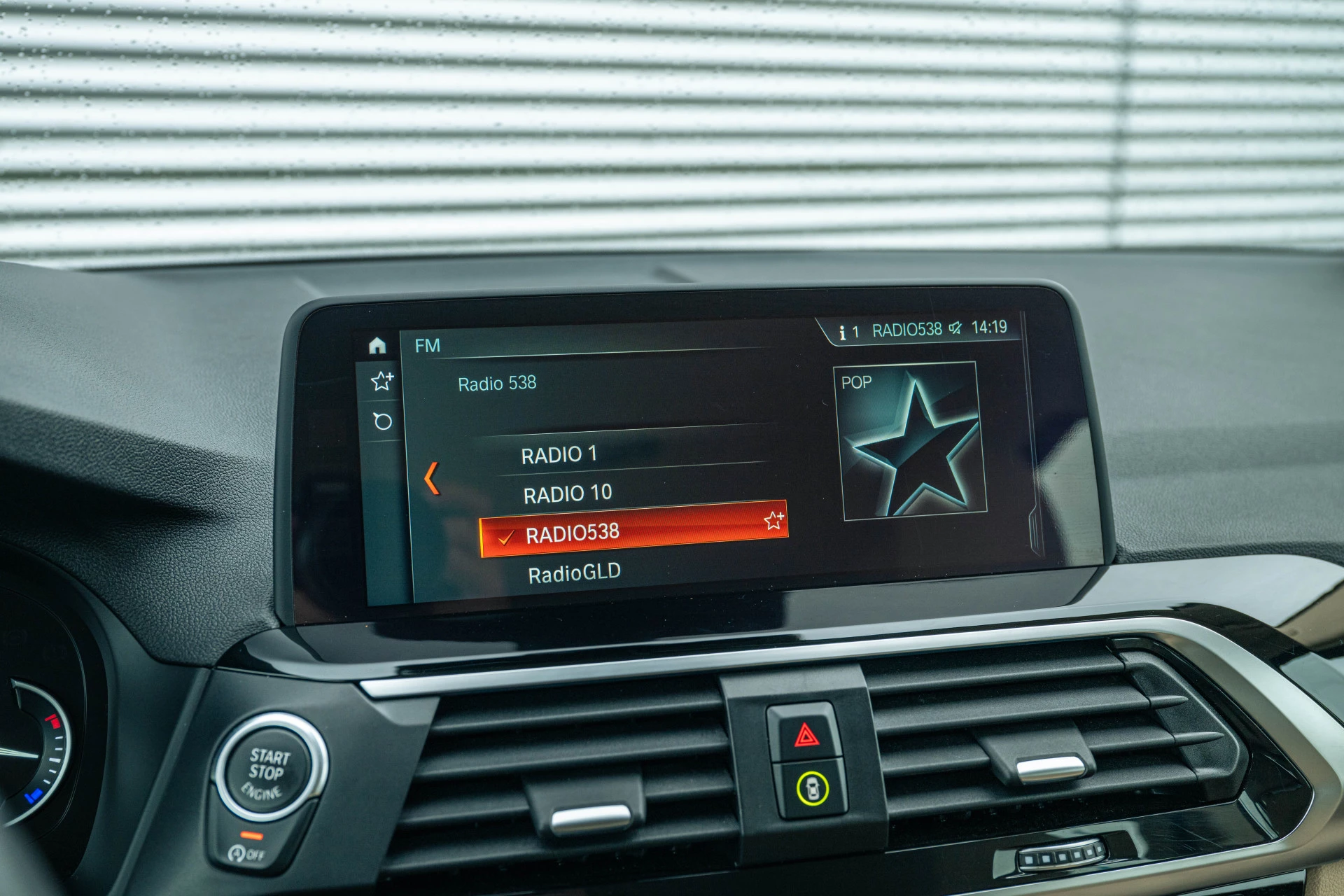This screenshot has width=1344, height=896.
Task: Open the POP star artwork thumbnail
Action: click(x=911, y=441)
